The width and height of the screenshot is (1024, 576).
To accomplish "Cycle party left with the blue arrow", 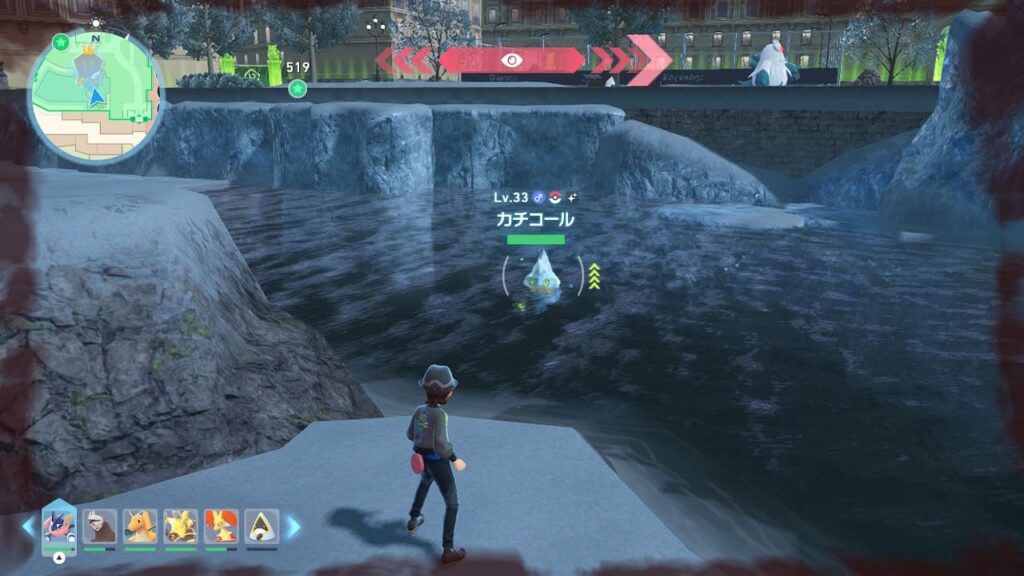I will click(28, 527).
